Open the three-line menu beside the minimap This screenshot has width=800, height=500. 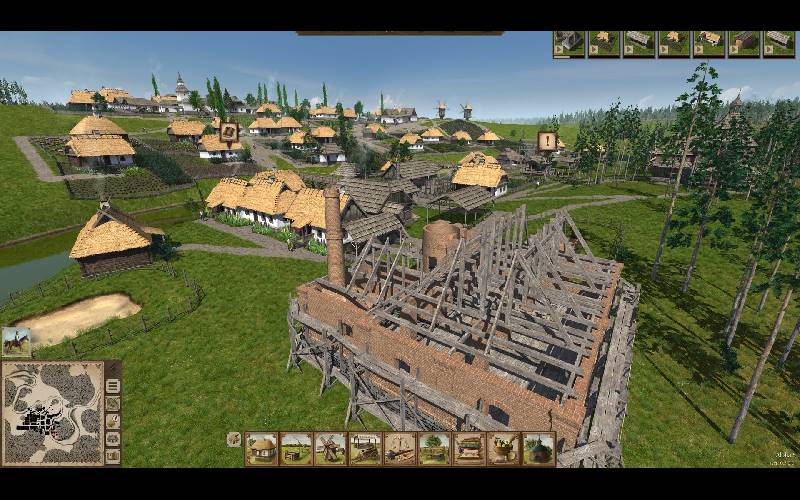(x=113, y=387)
